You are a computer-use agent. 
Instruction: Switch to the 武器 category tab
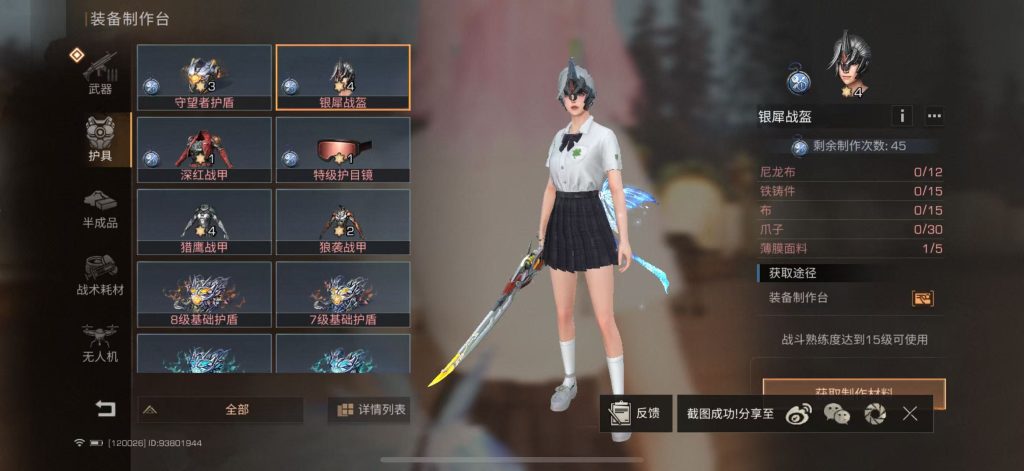[x=100, y=73]
